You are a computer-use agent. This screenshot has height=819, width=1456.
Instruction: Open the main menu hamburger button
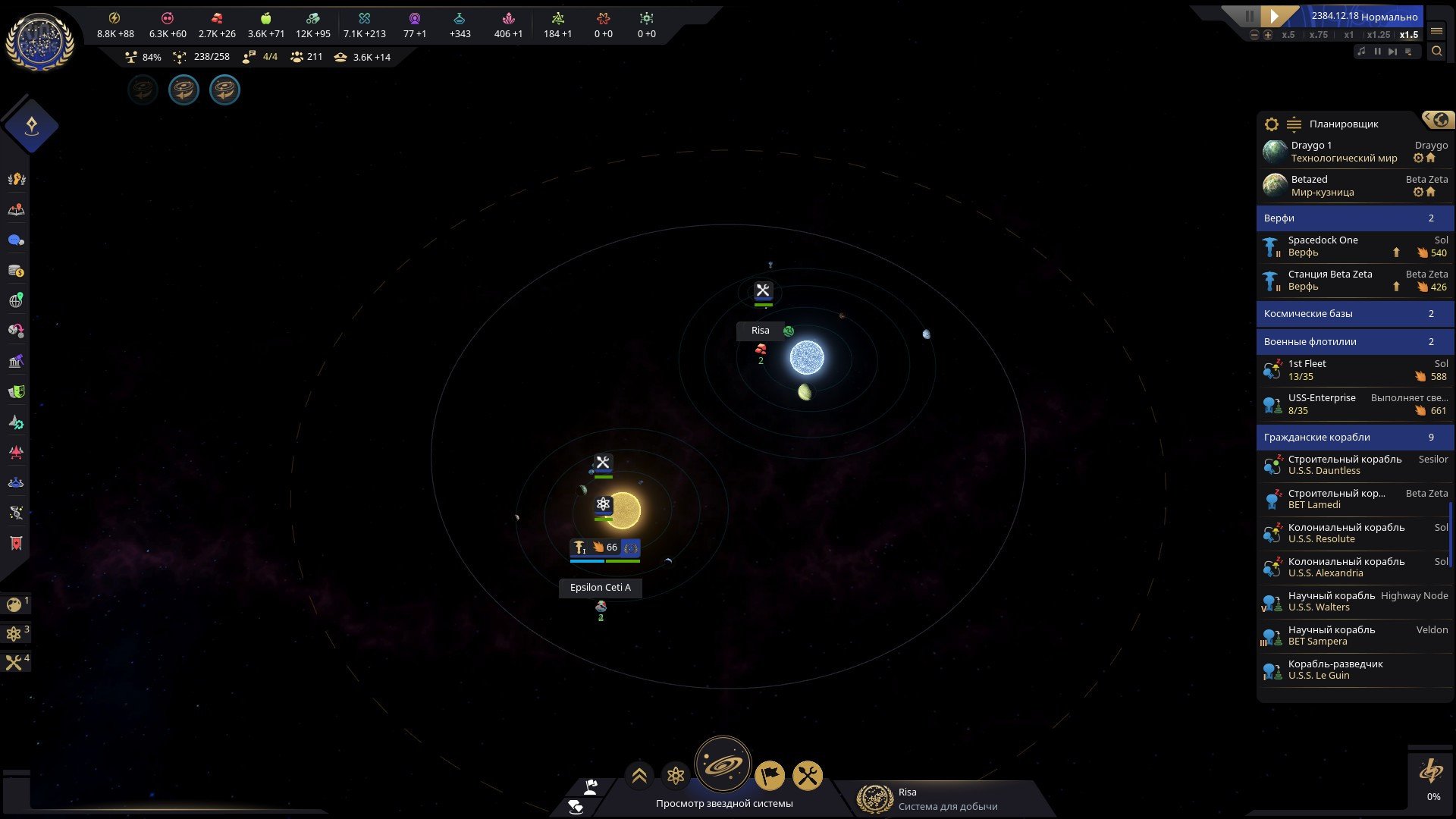1436,31
